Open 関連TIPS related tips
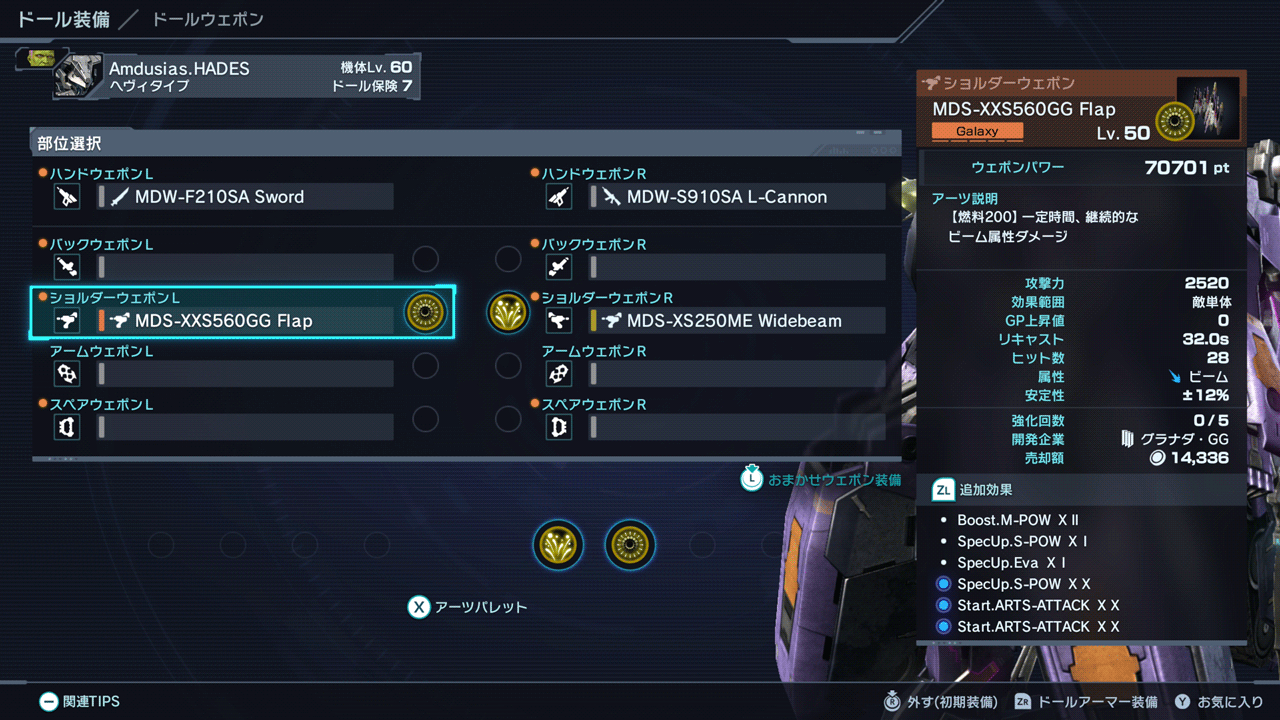The height and width of the screenshot is (720, 1280). point(79,702)
